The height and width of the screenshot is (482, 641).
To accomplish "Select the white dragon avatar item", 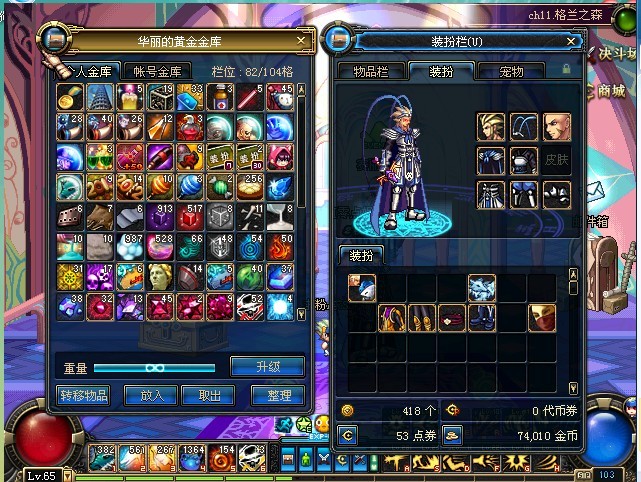I will (482, 289).
